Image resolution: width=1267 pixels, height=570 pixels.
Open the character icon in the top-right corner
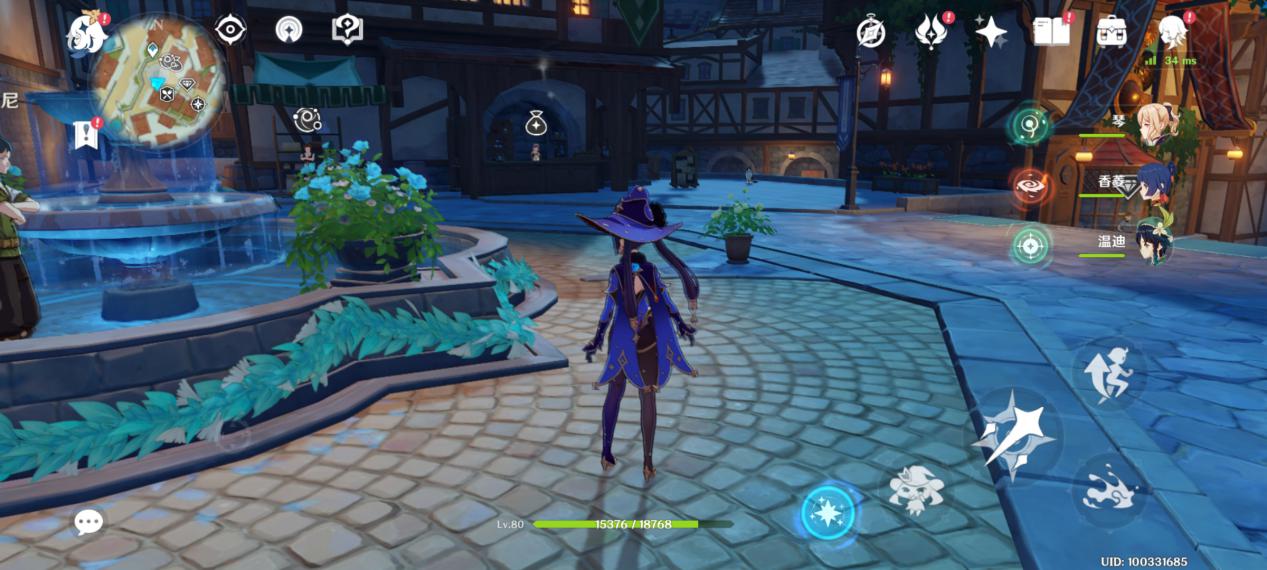pyautogui.click(x=1172, y=32)
